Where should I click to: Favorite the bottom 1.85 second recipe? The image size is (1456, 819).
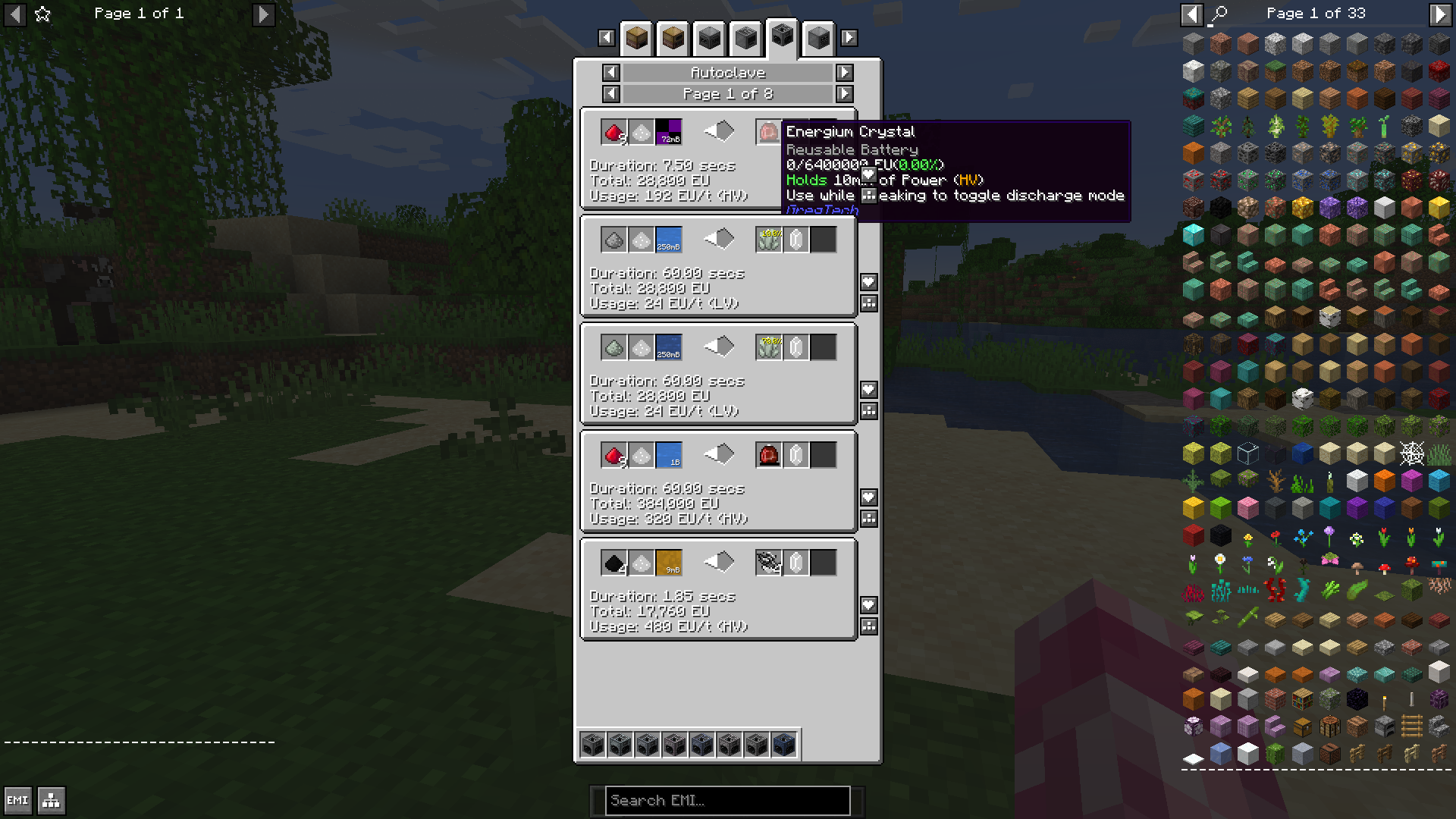tap(868, 605)
